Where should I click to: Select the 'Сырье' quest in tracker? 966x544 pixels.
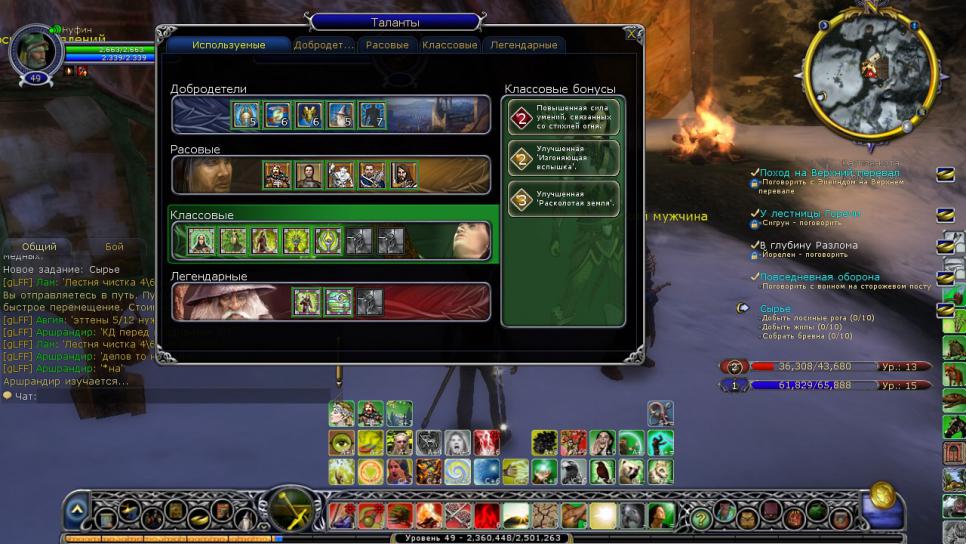click(775, 309)
